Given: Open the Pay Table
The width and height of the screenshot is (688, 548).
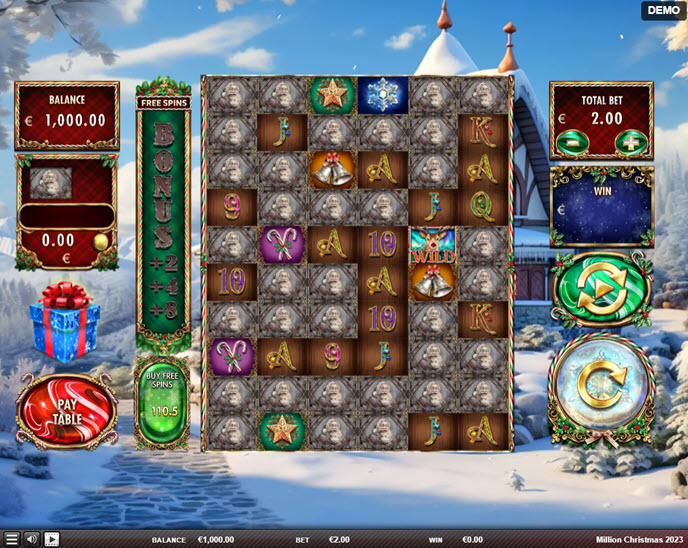Looking at the screenshot, I should pos(66,410).
